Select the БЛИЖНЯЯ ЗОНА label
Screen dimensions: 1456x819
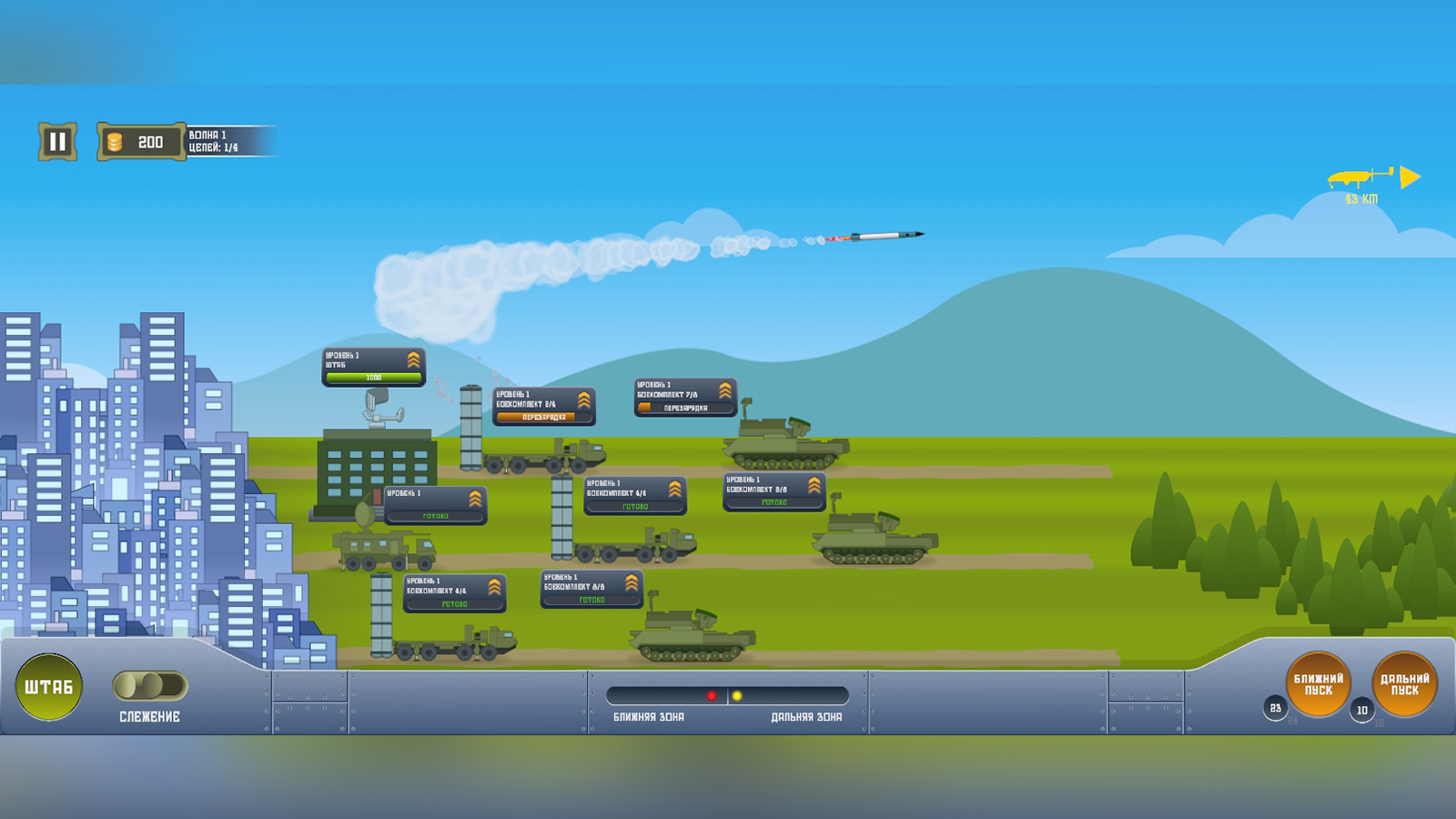click(649, 717)
